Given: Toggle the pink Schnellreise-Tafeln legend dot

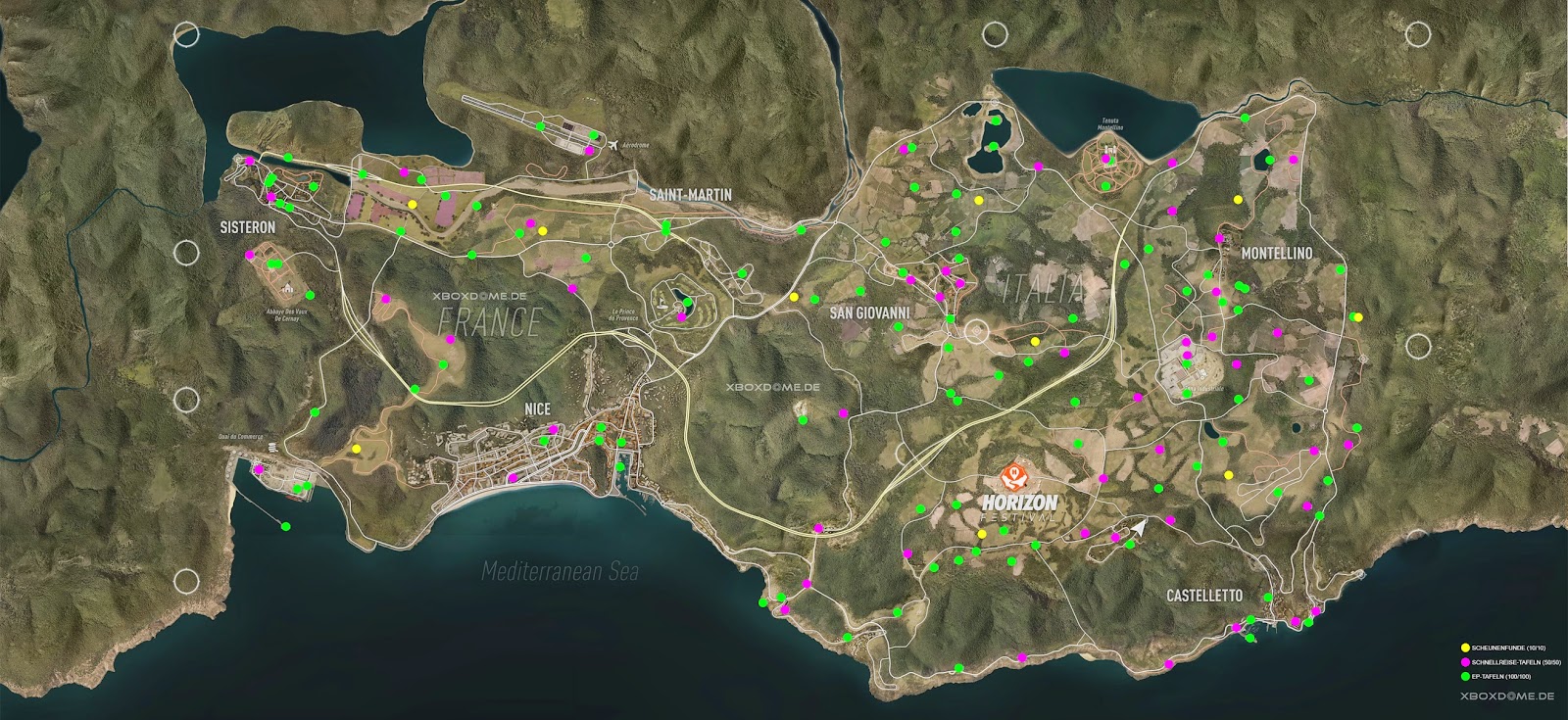Looking at the screenshot, I should (x=1466, y=662).
